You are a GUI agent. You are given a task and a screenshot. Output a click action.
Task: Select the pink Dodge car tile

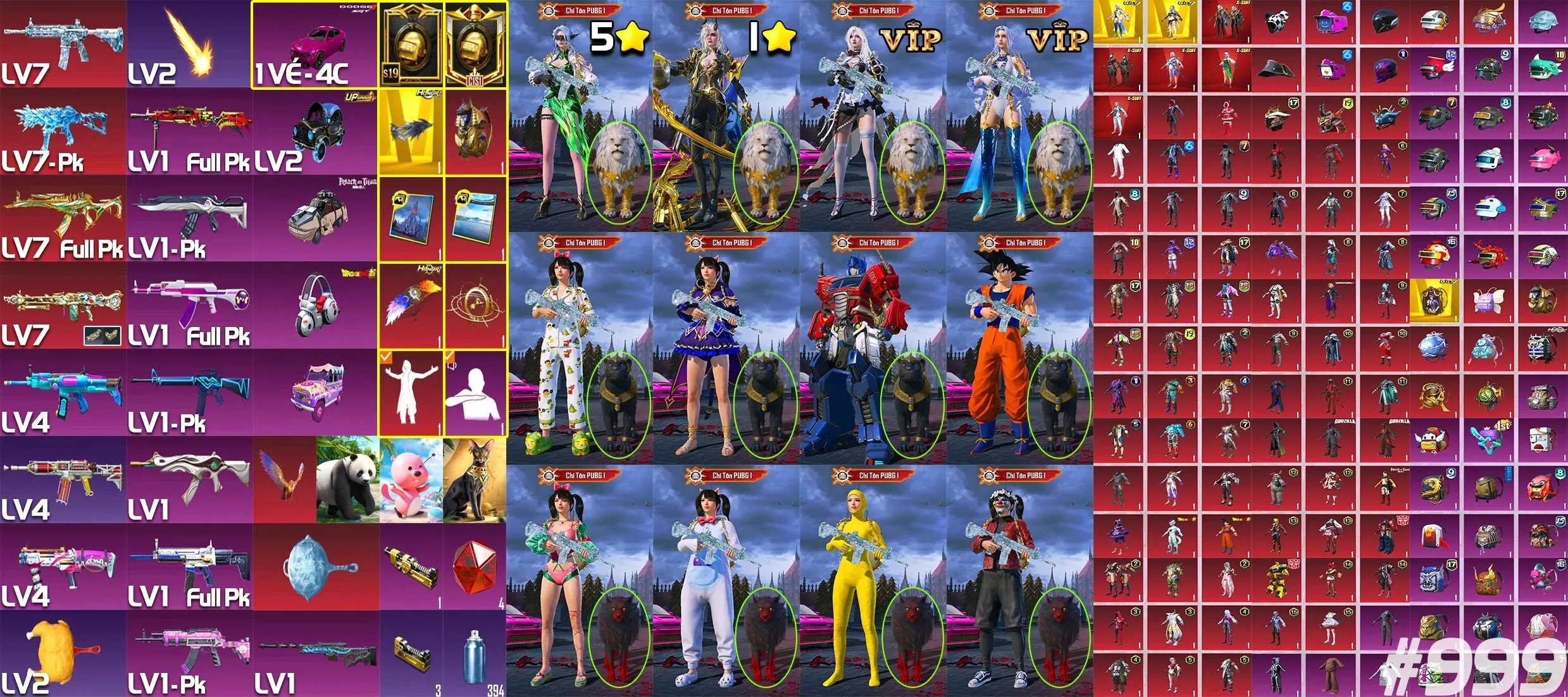coord(314,44)
